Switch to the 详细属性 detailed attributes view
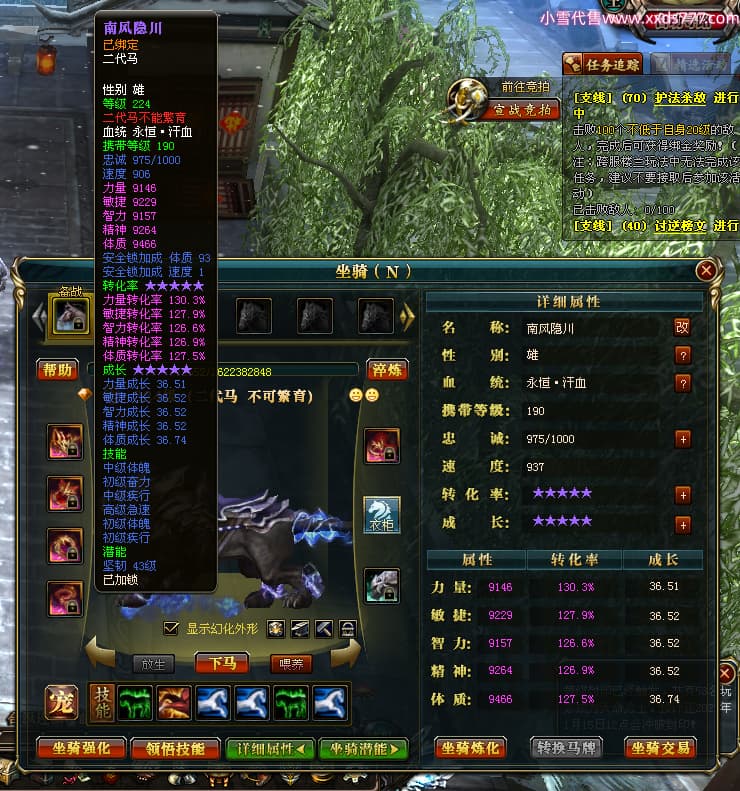 coord(269,748)
